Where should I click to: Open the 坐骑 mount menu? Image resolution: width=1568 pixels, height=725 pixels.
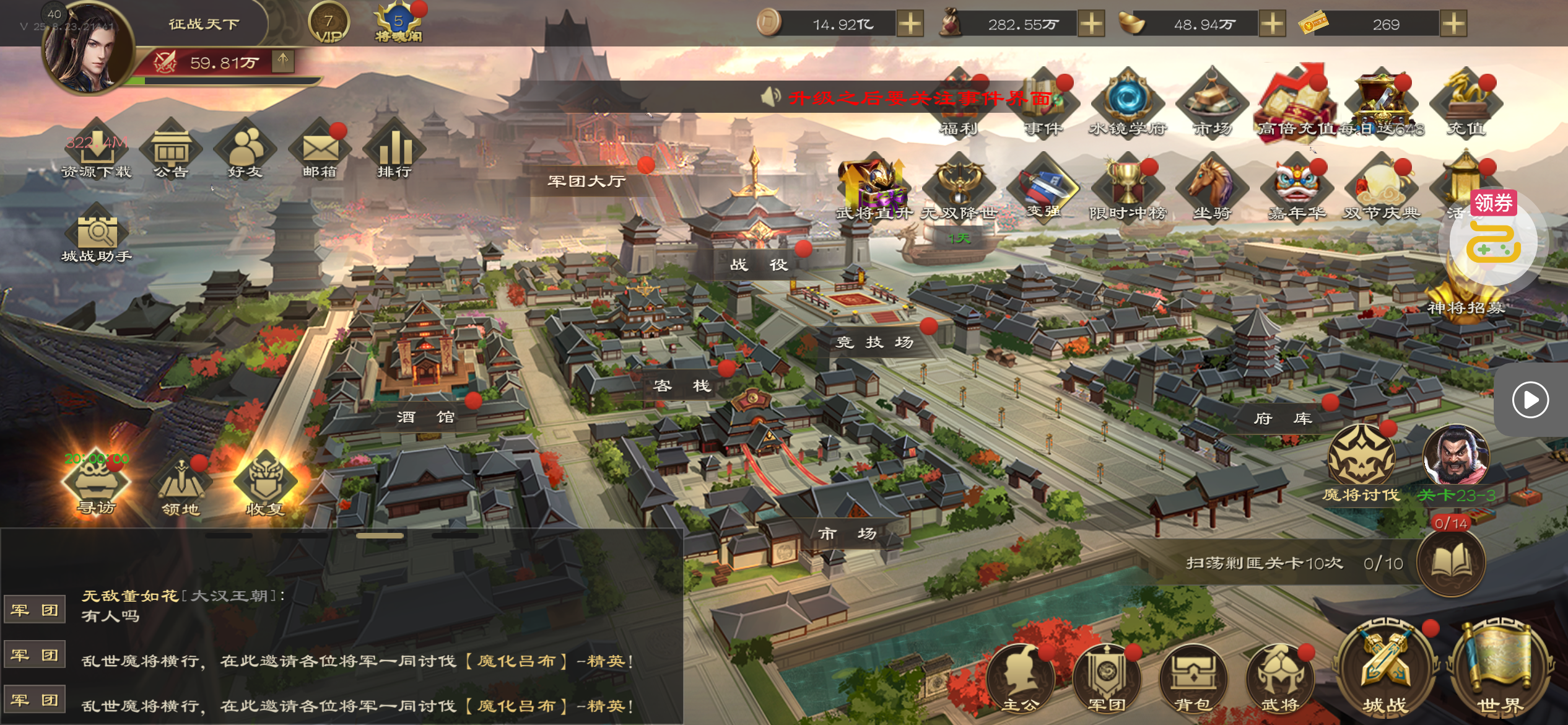click(x=1212, y=186)
